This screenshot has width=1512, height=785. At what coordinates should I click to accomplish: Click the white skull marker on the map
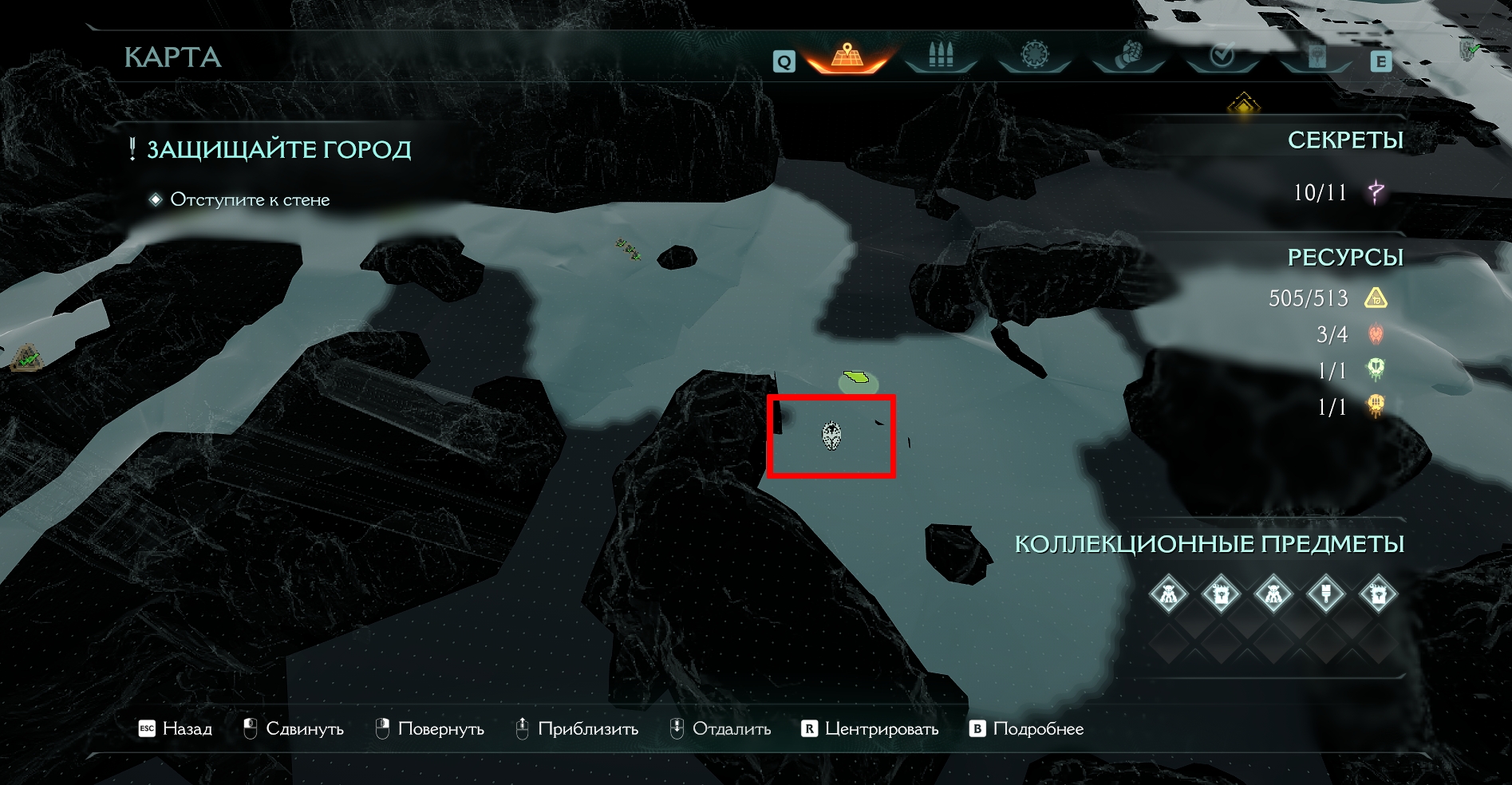[831, 436]
